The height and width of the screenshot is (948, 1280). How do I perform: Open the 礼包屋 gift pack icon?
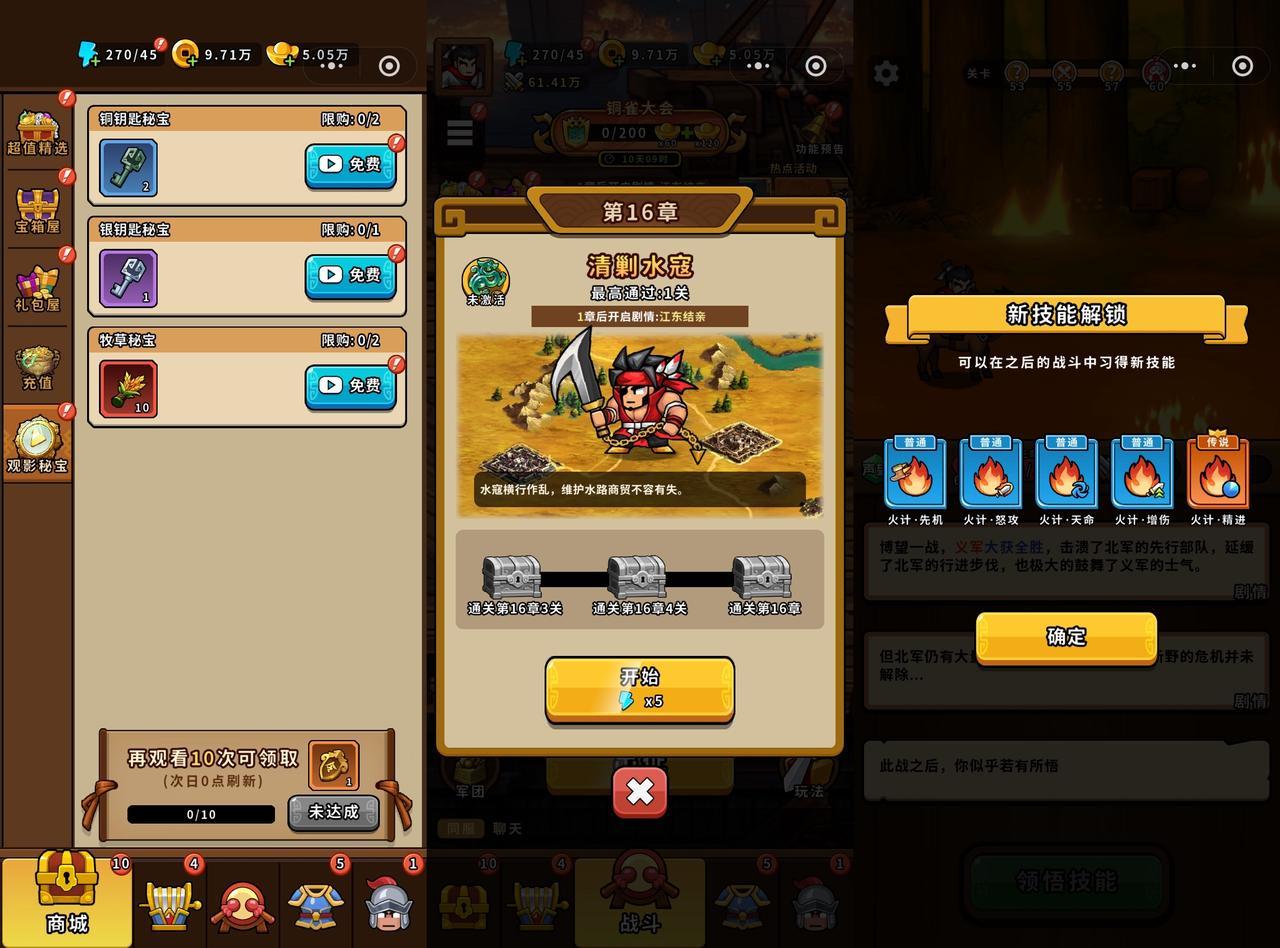click(x=36, y=285)
